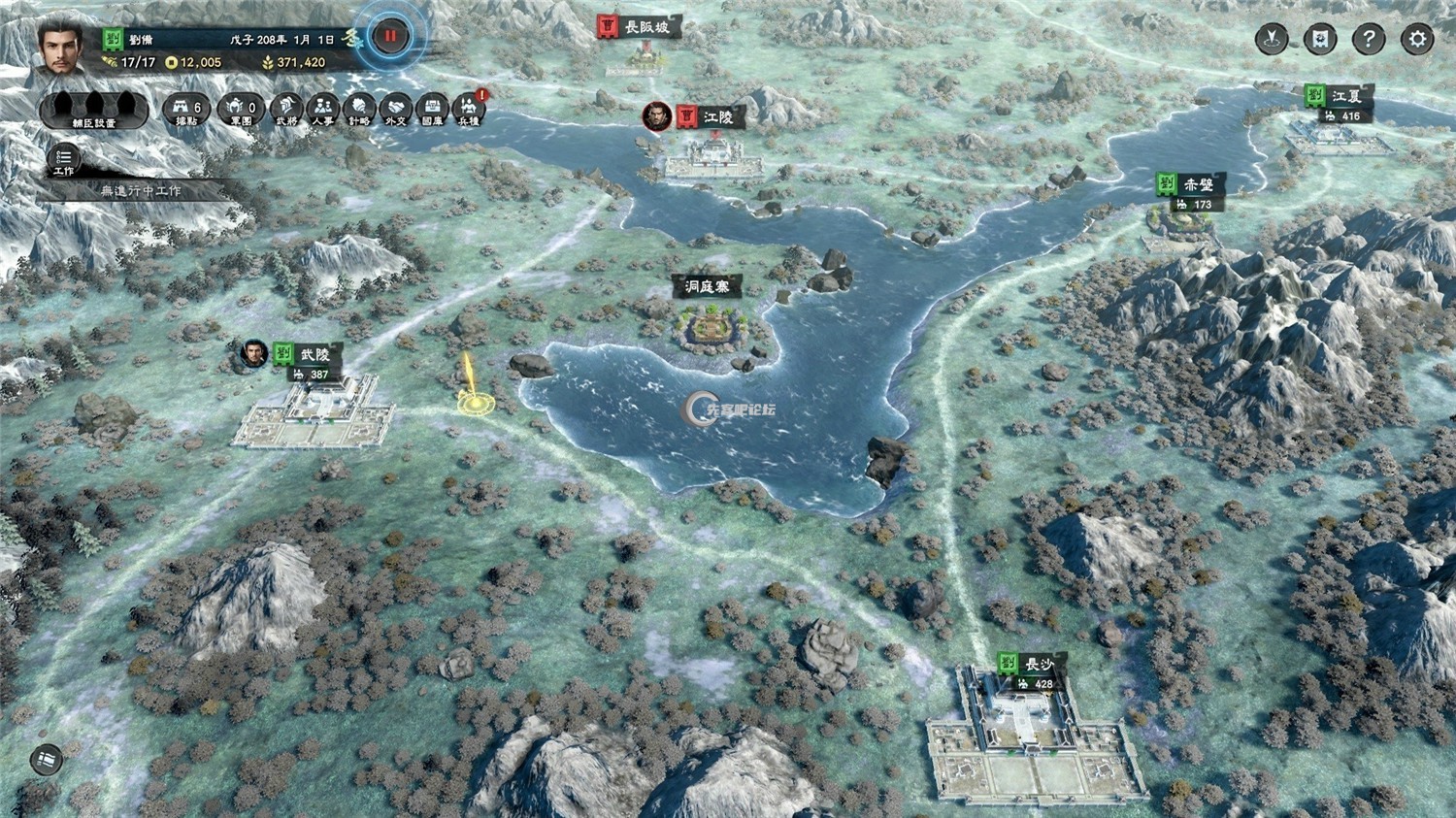Open the 計略 strategy panel
The height and width of the screenshot is (818, 1456).
pos(359,107)
